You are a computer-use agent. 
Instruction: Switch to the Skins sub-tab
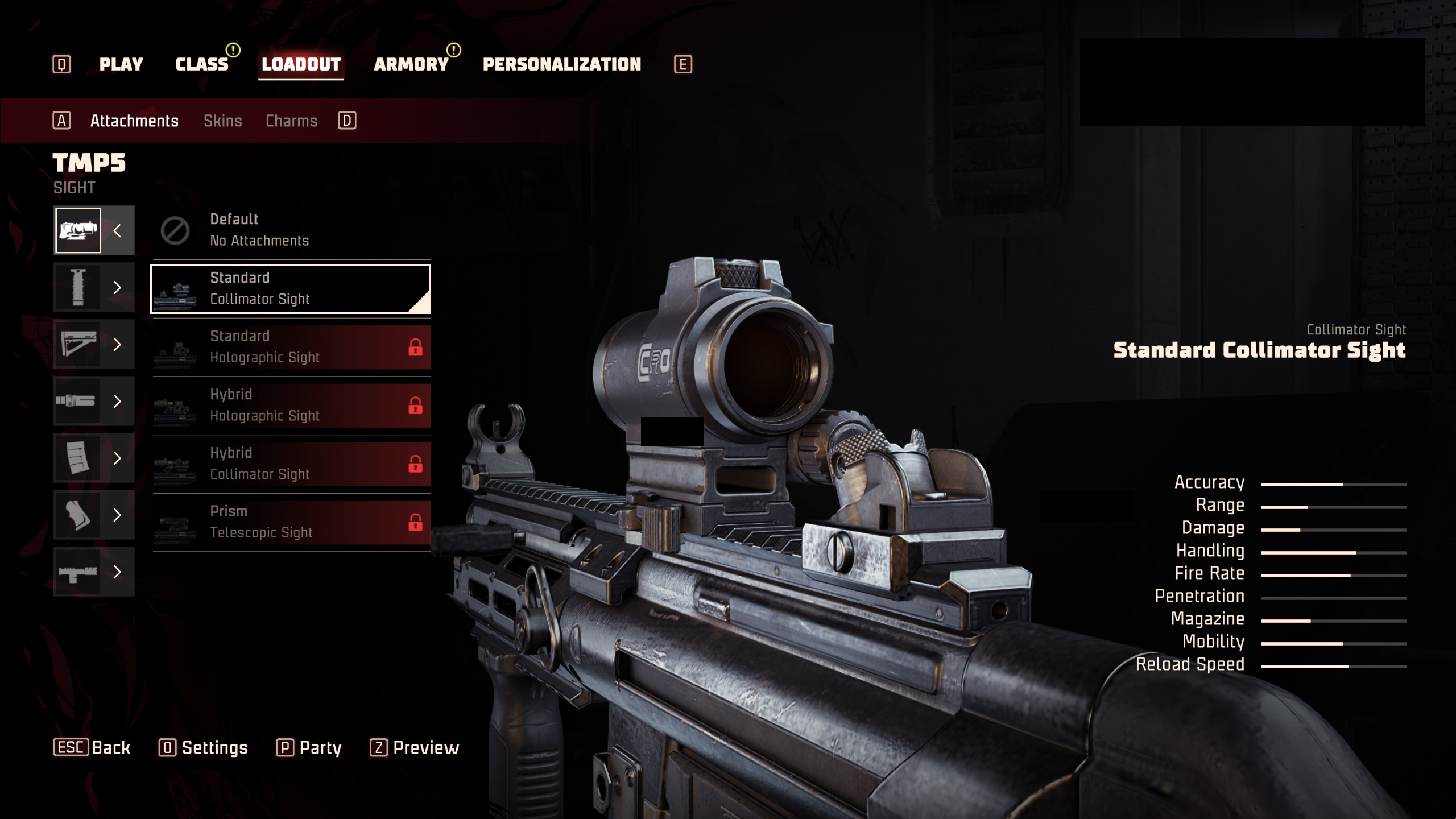(x=223, y=121)
